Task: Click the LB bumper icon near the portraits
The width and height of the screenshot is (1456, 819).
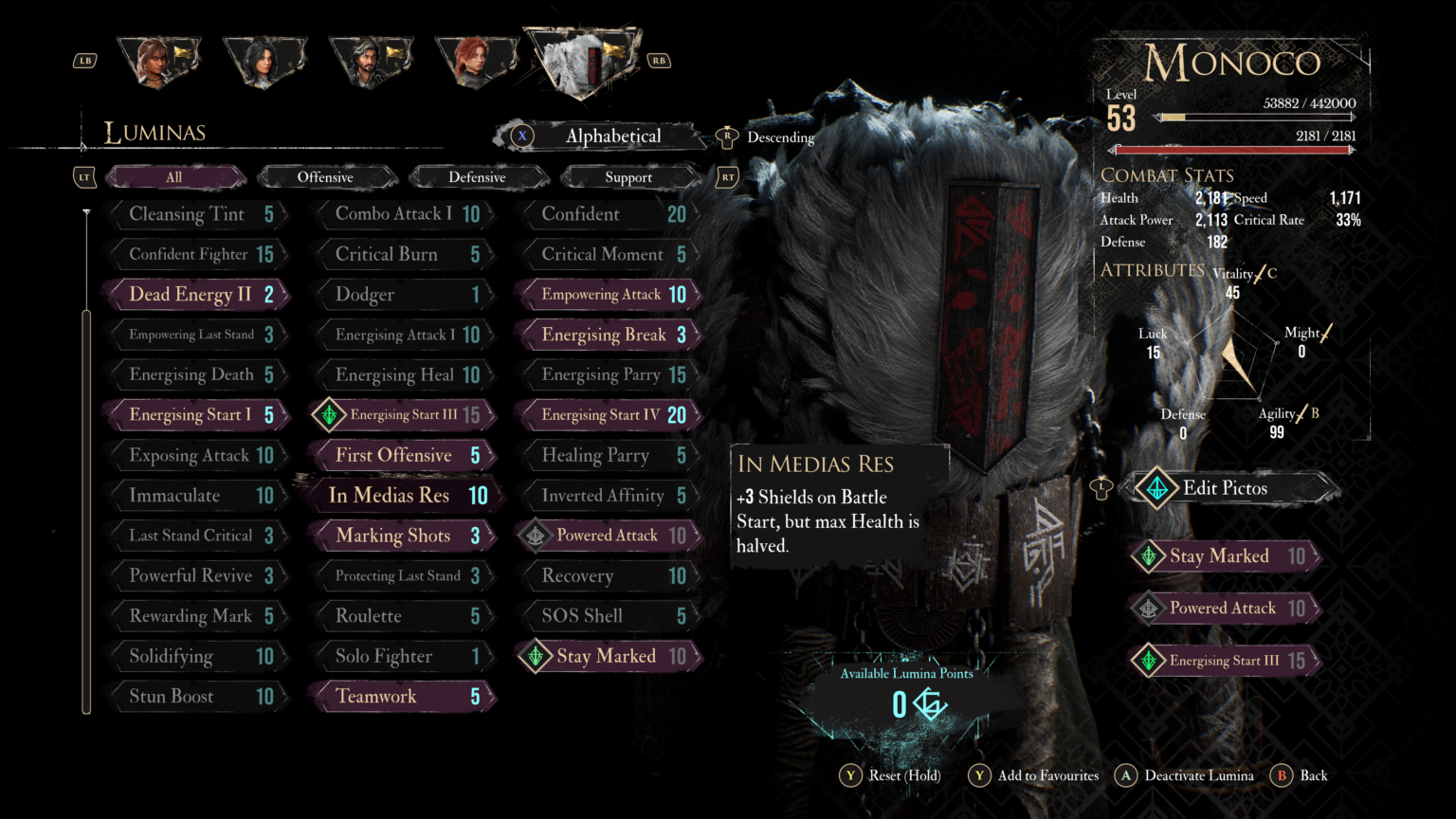Action: pos(85,59)
